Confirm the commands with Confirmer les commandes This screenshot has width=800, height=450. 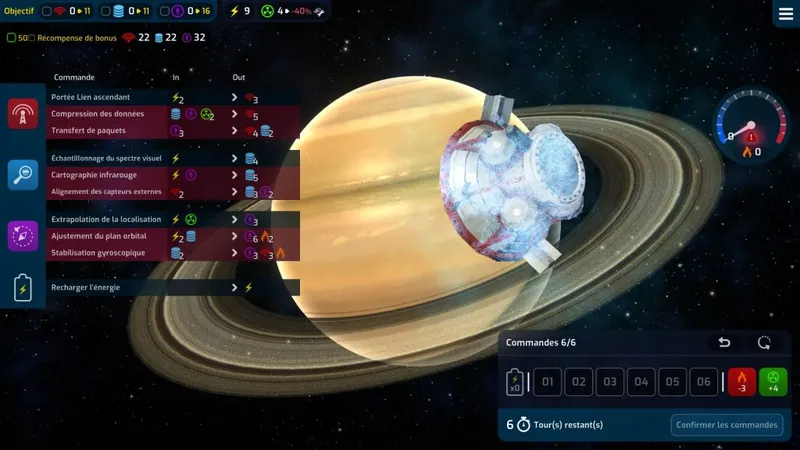pyautogui.click(x=726, y=425)
